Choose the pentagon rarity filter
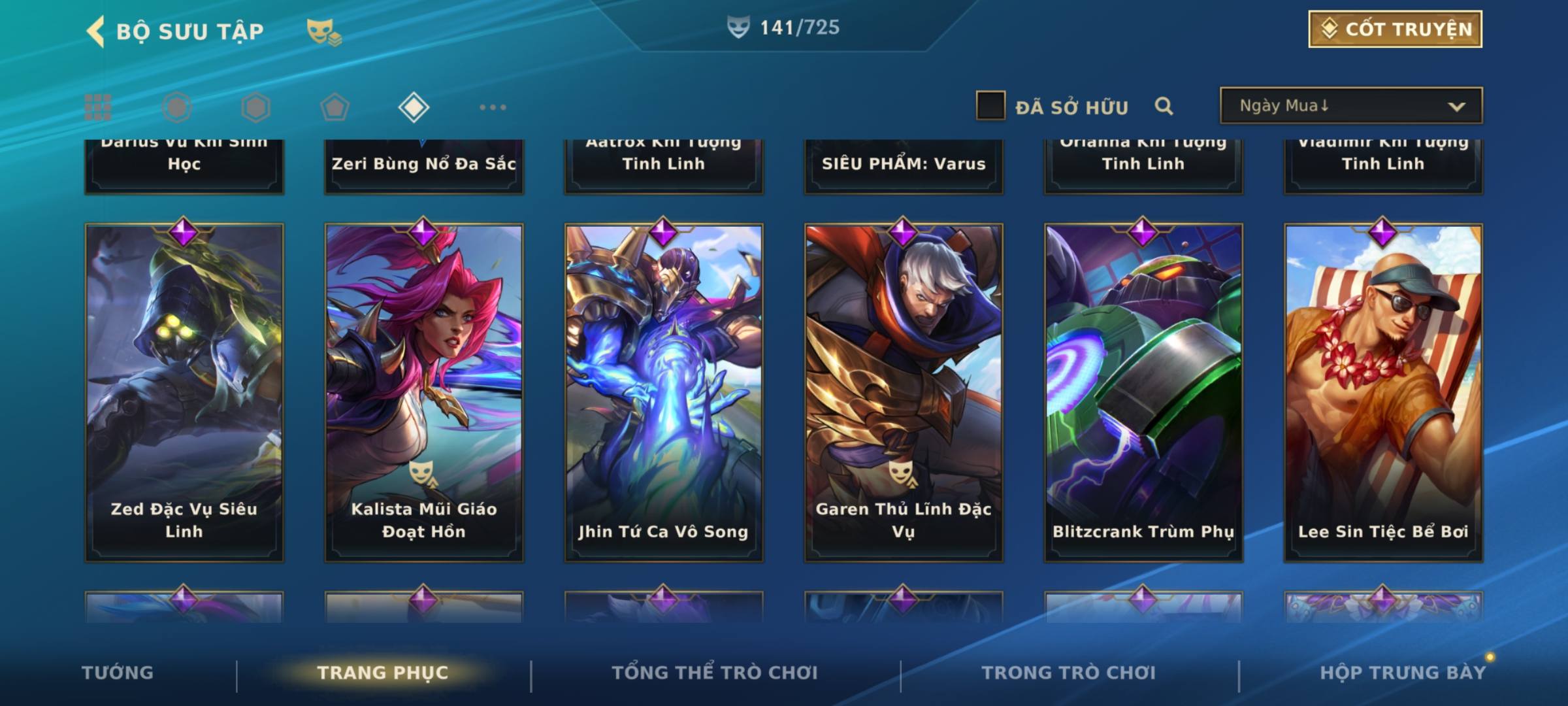The height and width of the screenshot is (706, 1568). click(335, 107)
